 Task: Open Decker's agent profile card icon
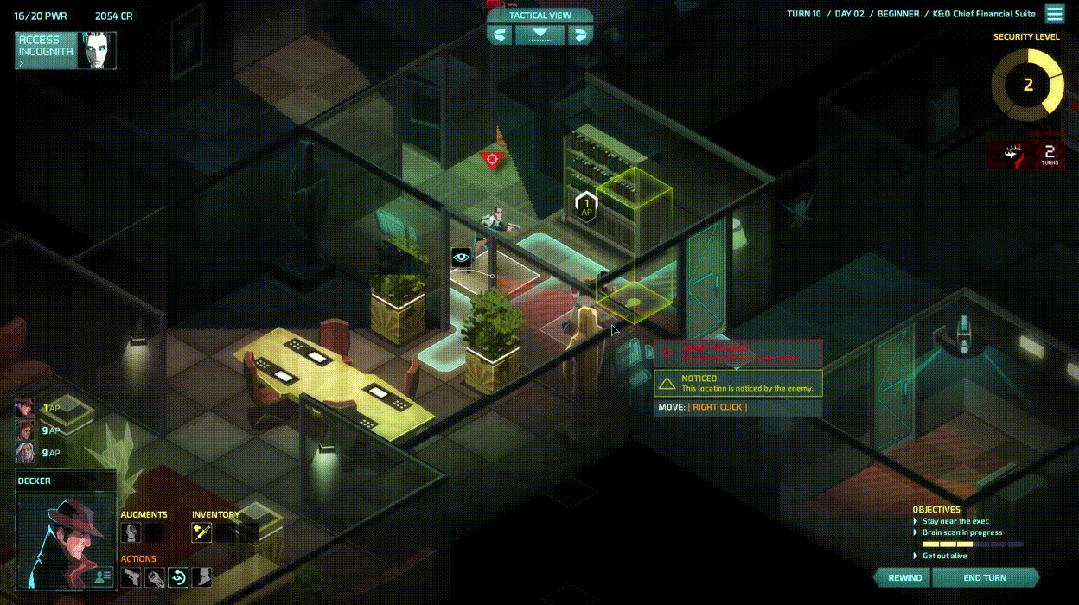click(102, 576)
